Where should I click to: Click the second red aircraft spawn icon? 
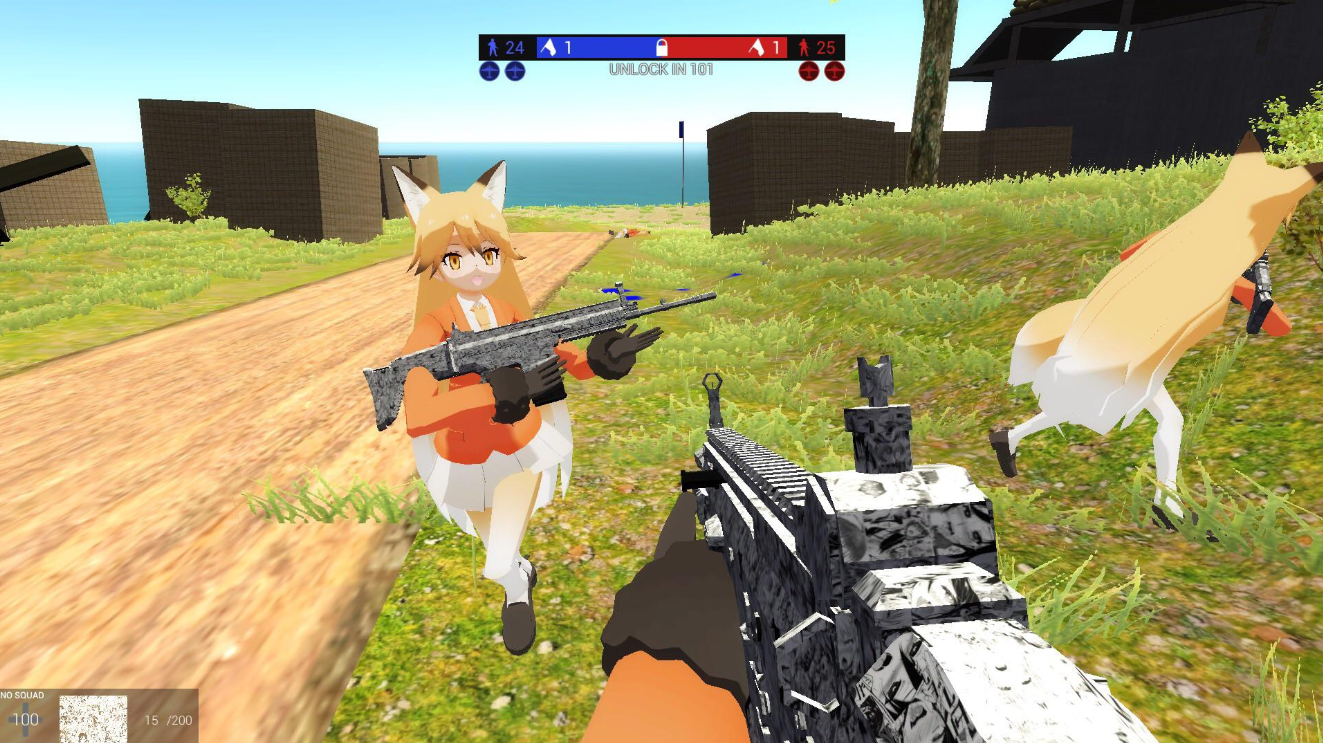[x=834, y=69]
